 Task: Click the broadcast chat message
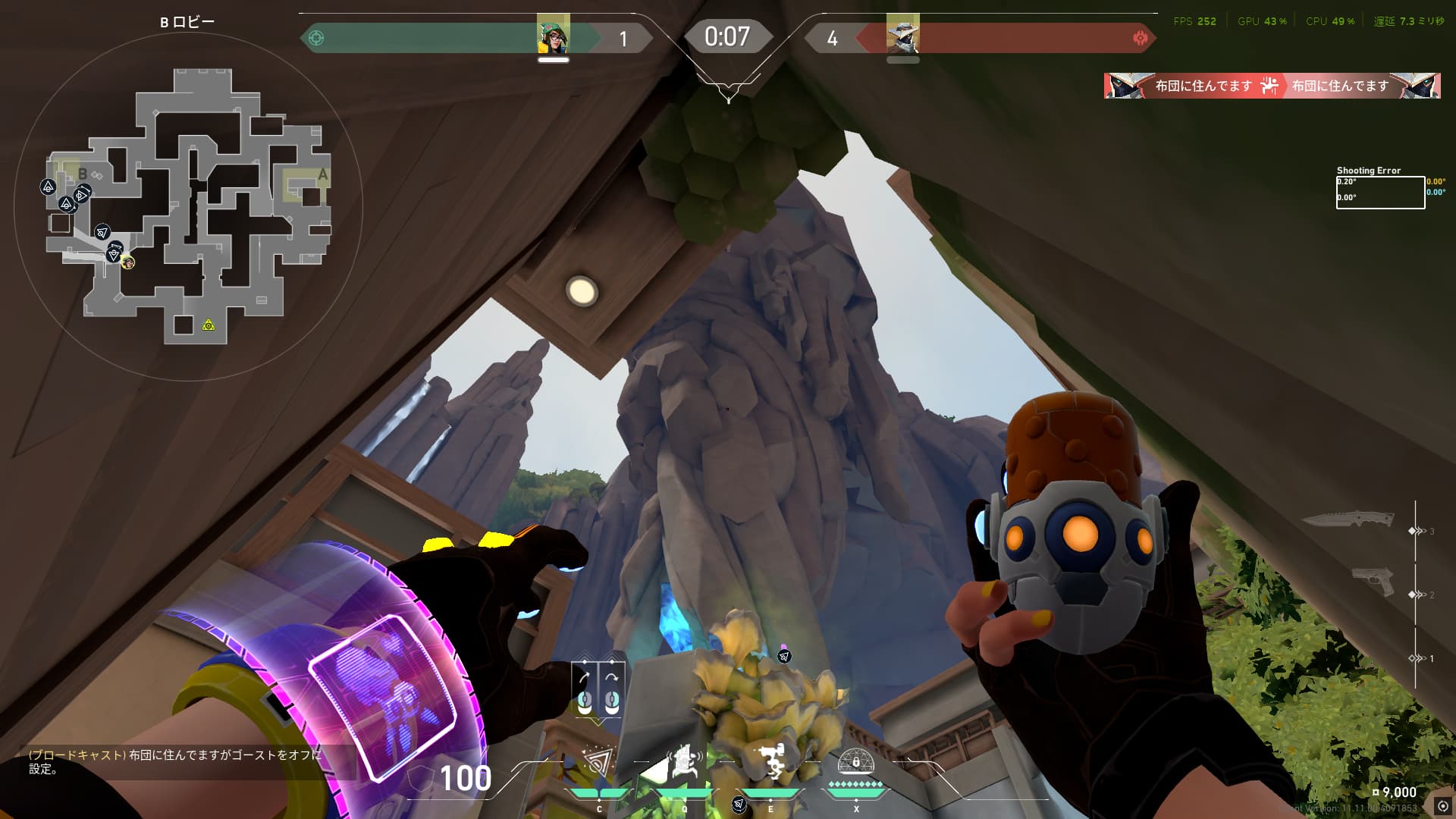click(176, 762)
